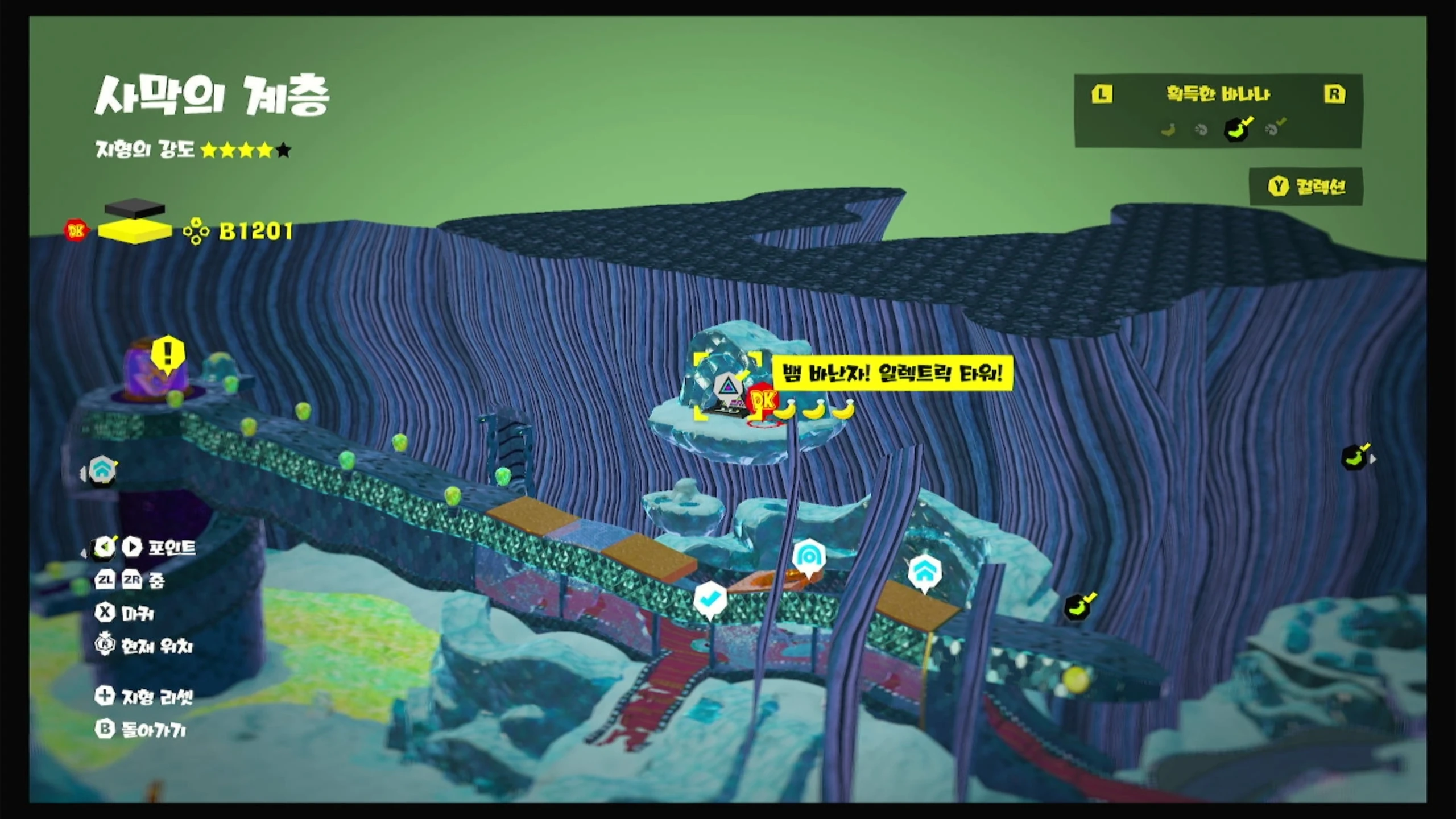This screenshot has height=819, width=1456.
Task: Select the collected fossil filter with checkmark
Action: pos(1273,129)
